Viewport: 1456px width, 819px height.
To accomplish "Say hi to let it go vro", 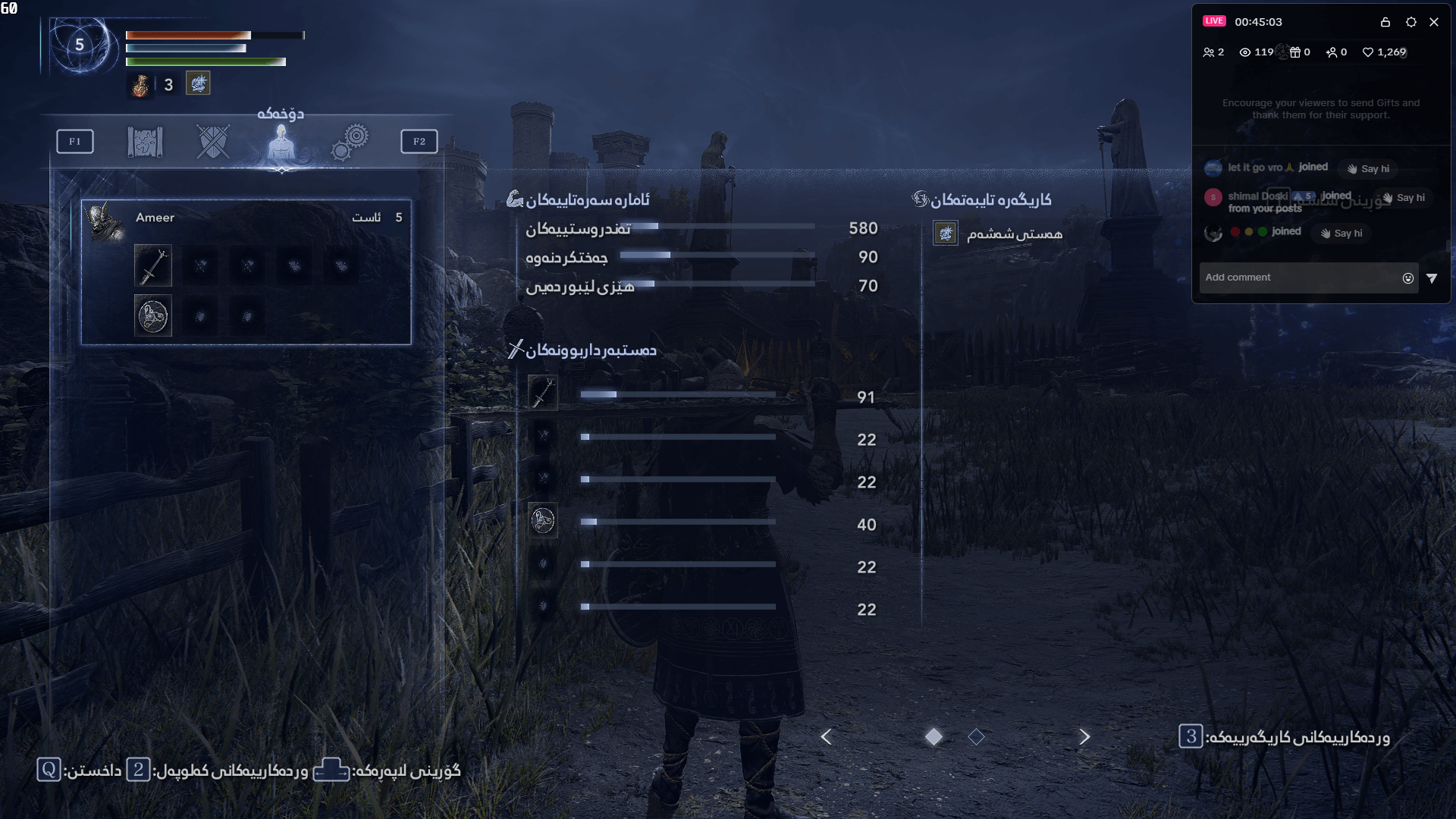I will pos(1367,168).
